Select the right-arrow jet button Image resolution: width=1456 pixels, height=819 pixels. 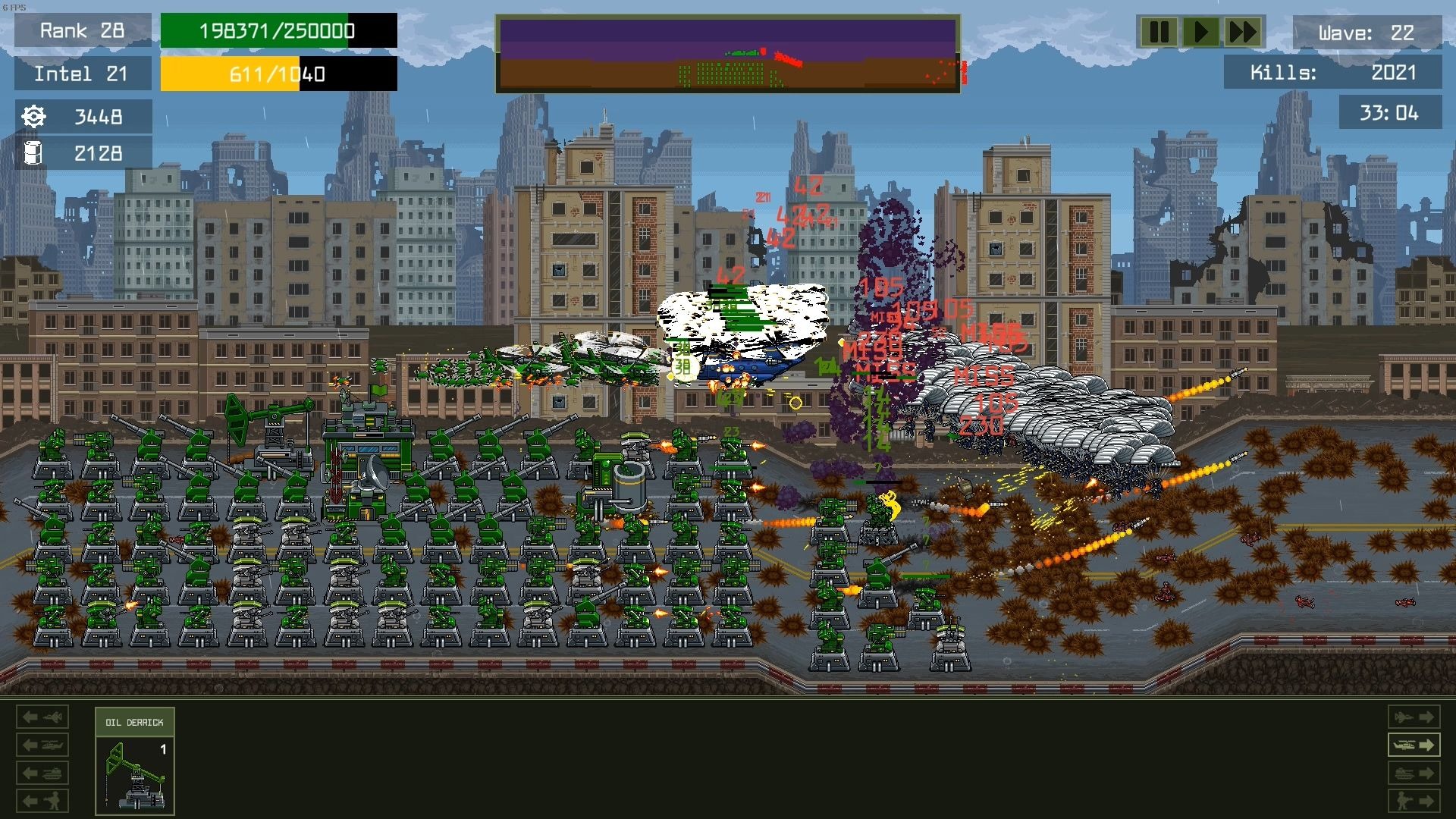pyautogui.click(x=1414, y=717)
